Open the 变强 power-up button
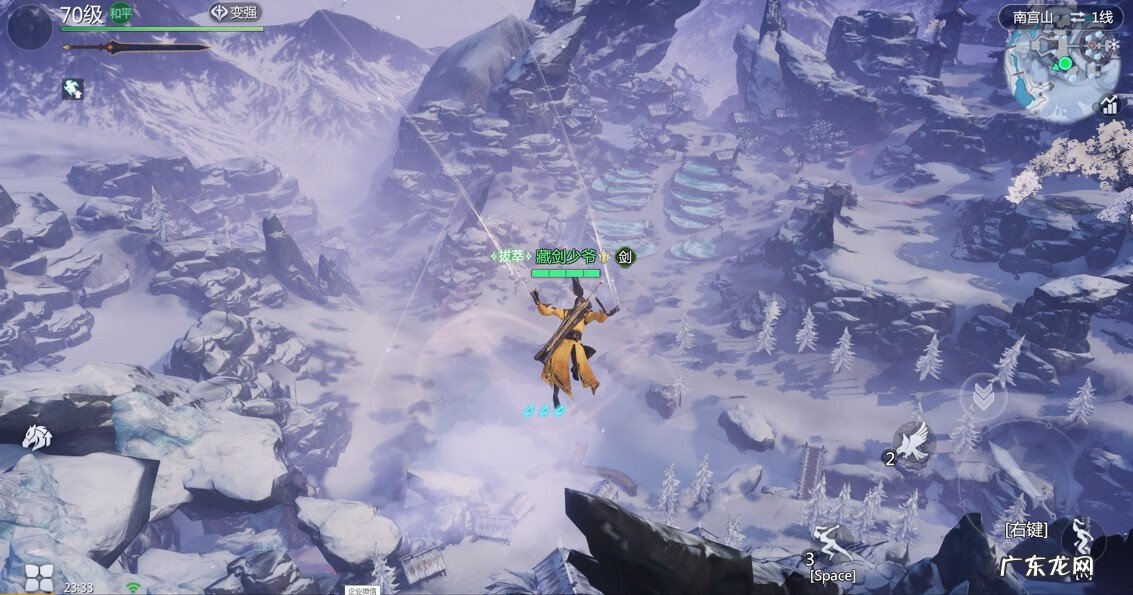Screen dimensions: 1133x595 coord(235,13)
